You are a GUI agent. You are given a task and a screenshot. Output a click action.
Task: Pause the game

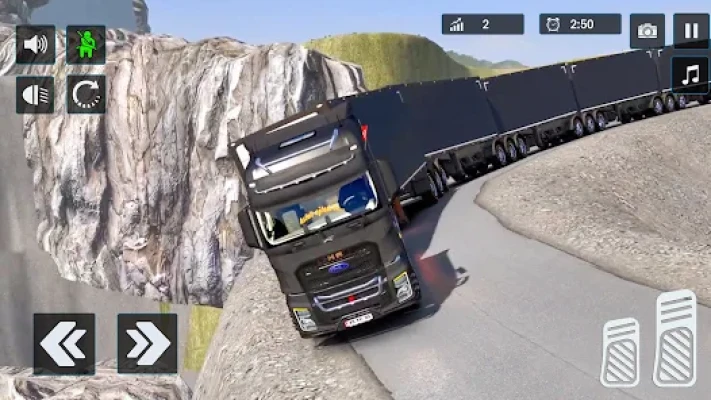click(x=690, y=31)
